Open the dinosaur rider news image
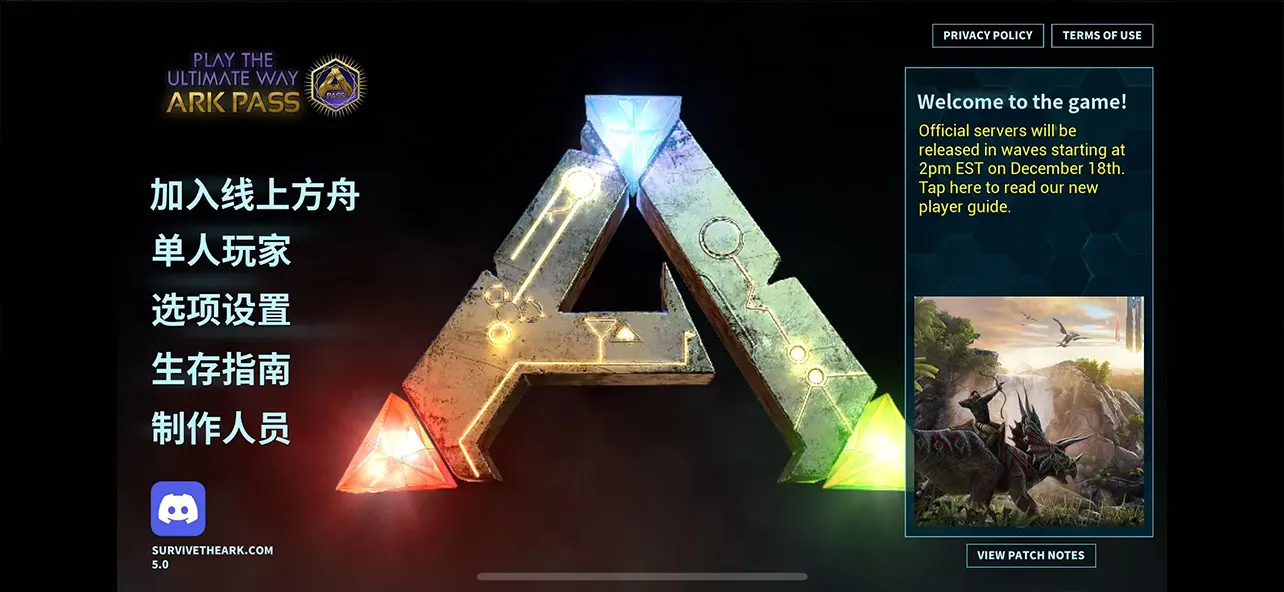 1028,411
